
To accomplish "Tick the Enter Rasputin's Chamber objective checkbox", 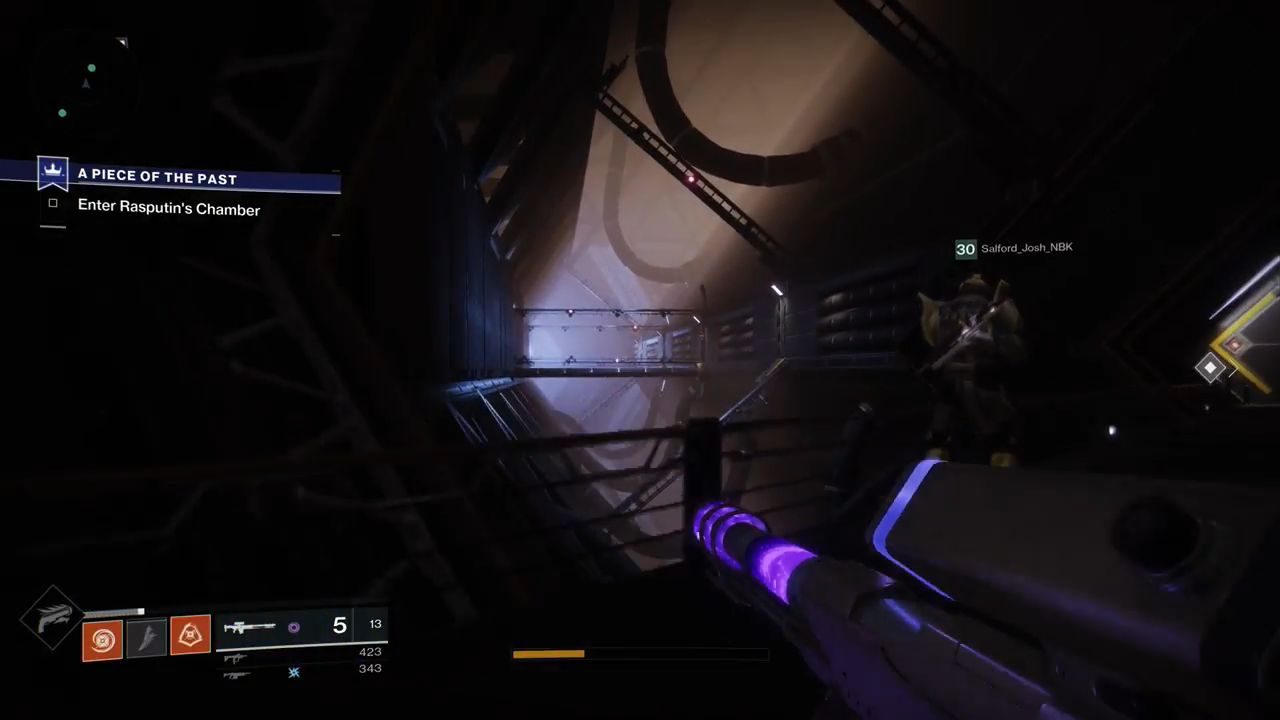I will point(53,204).
